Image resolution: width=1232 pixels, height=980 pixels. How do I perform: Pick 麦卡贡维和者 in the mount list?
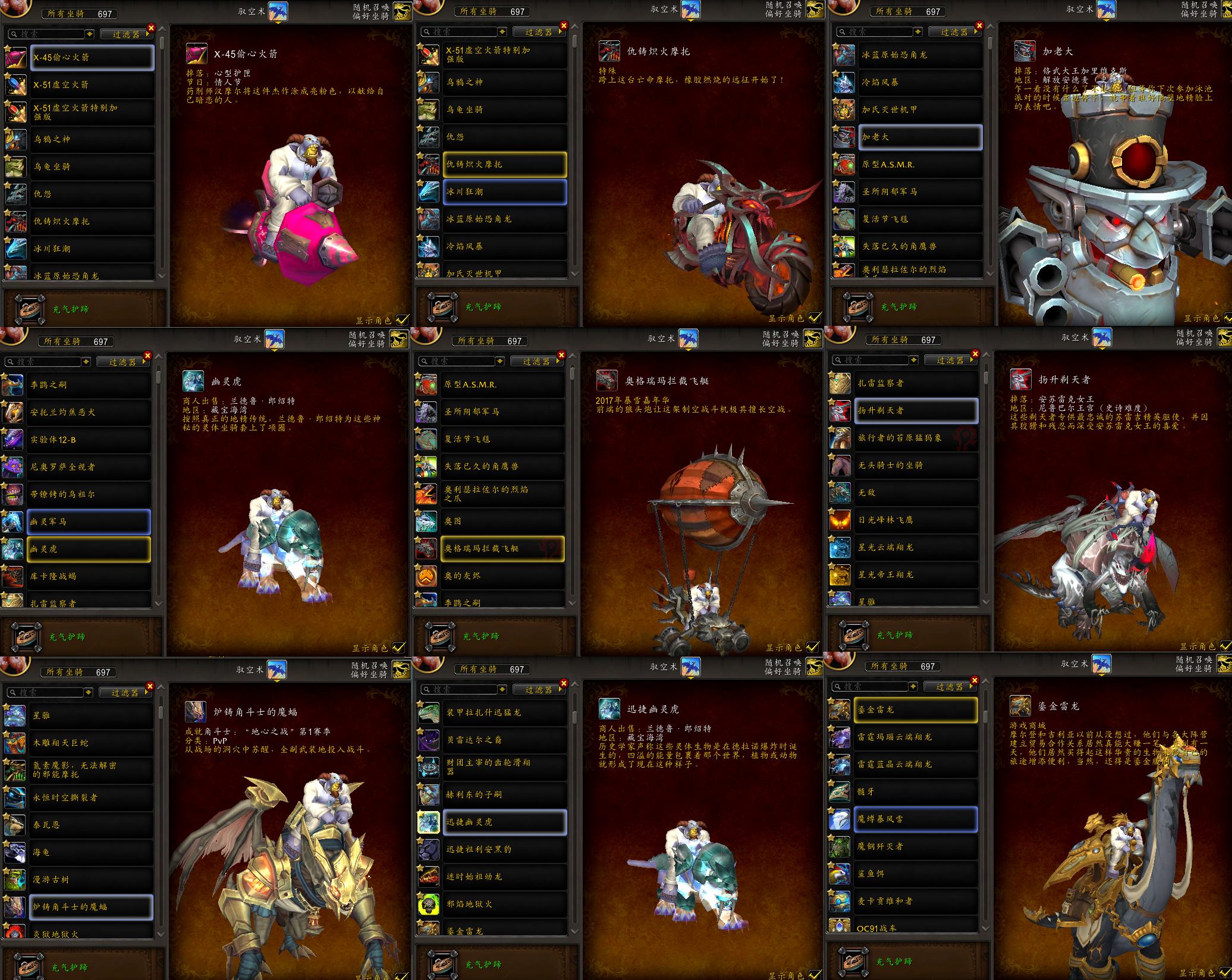pos(916,901)
